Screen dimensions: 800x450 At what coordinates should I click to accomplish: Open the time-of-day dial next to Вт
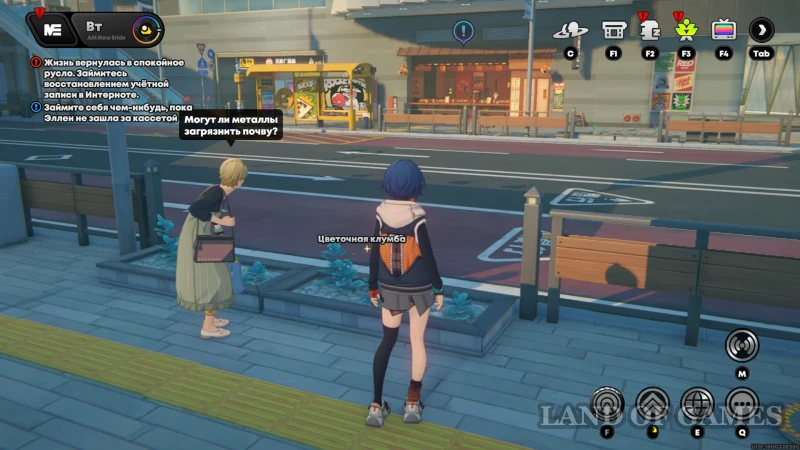(x=147, y=29)
